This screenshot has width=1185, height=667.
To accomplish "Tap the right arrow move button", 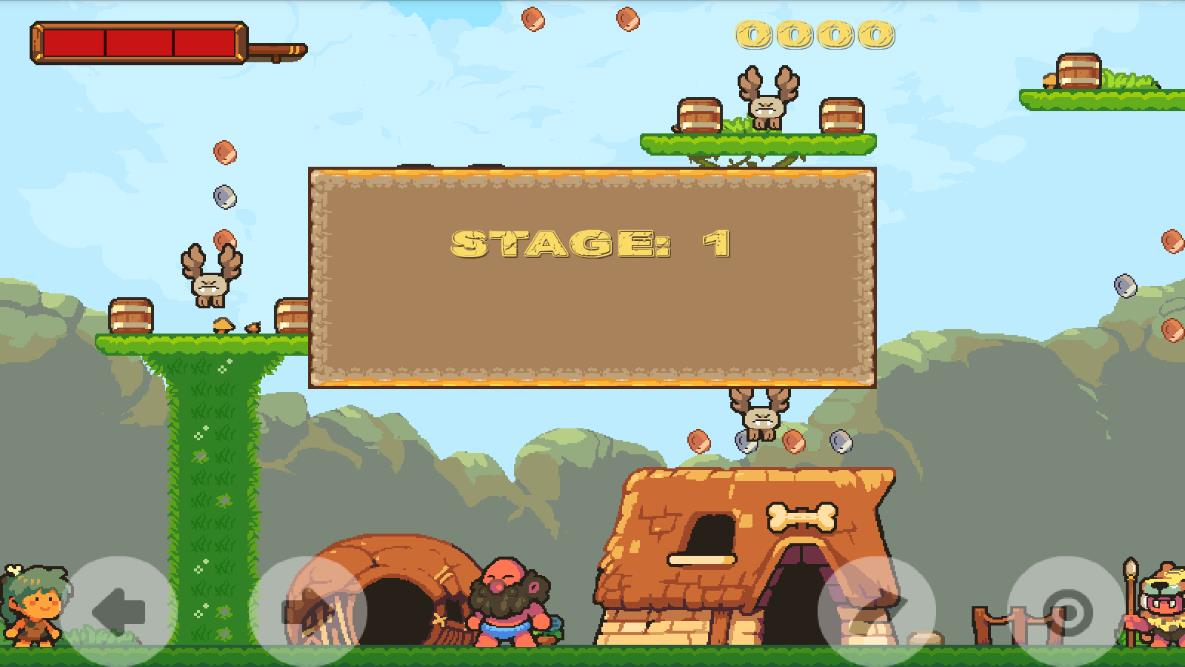I will (x=307, y=612).
